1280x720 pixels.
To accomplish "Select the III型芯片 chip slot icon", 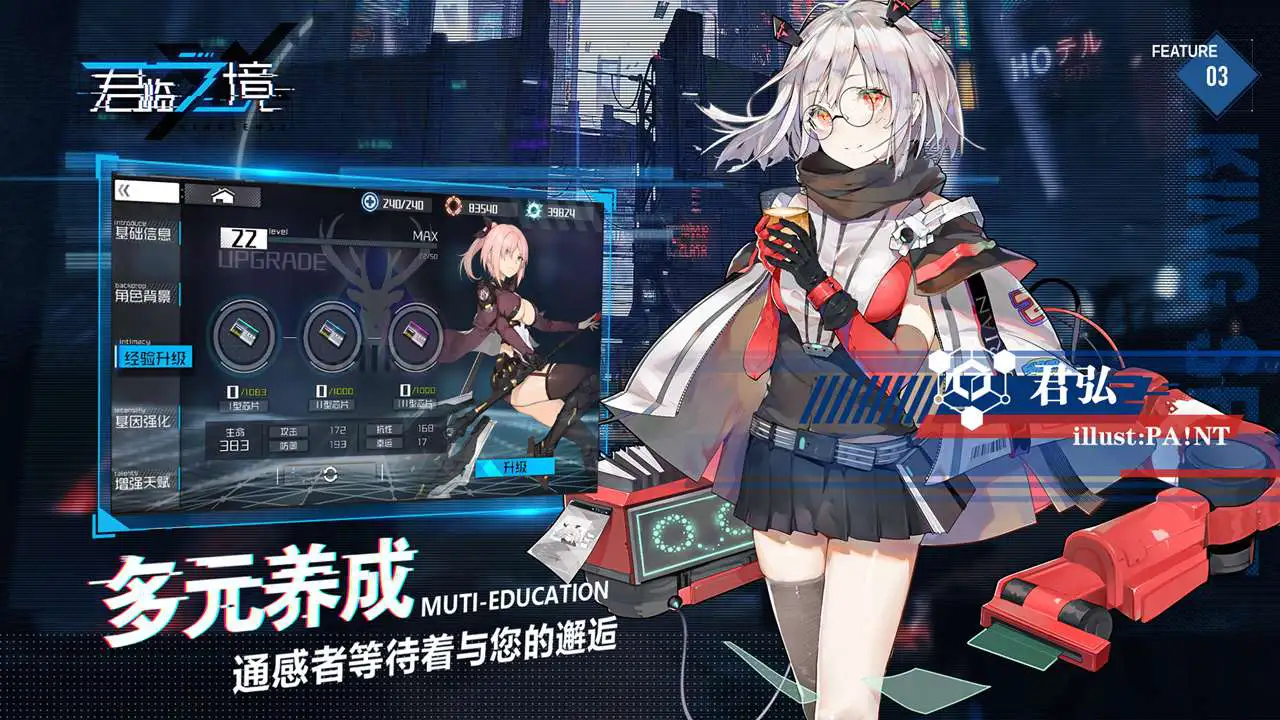I will tap(416, 335).
